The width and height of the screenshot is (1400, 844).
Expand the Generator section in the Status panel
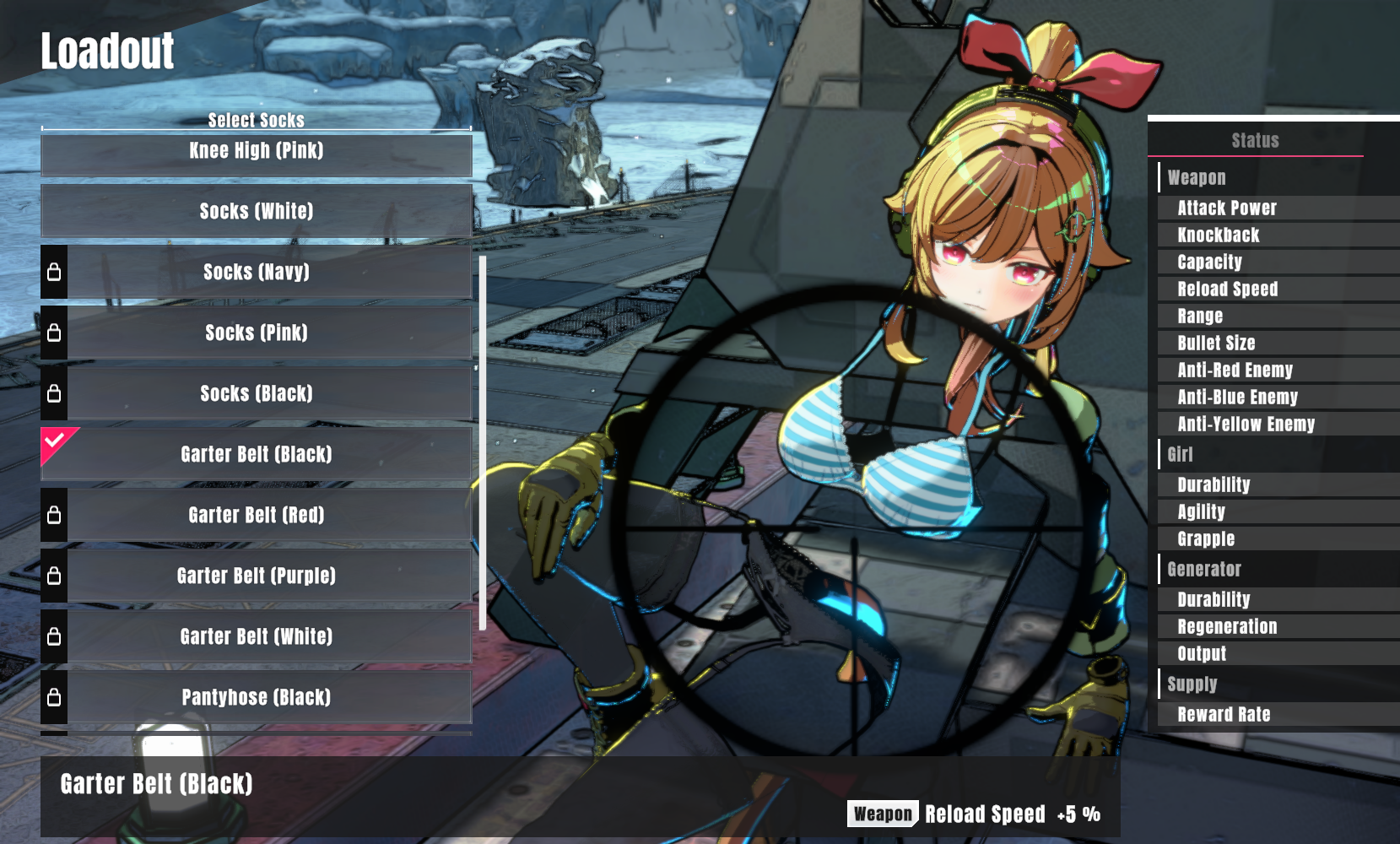pos(1204,569)
